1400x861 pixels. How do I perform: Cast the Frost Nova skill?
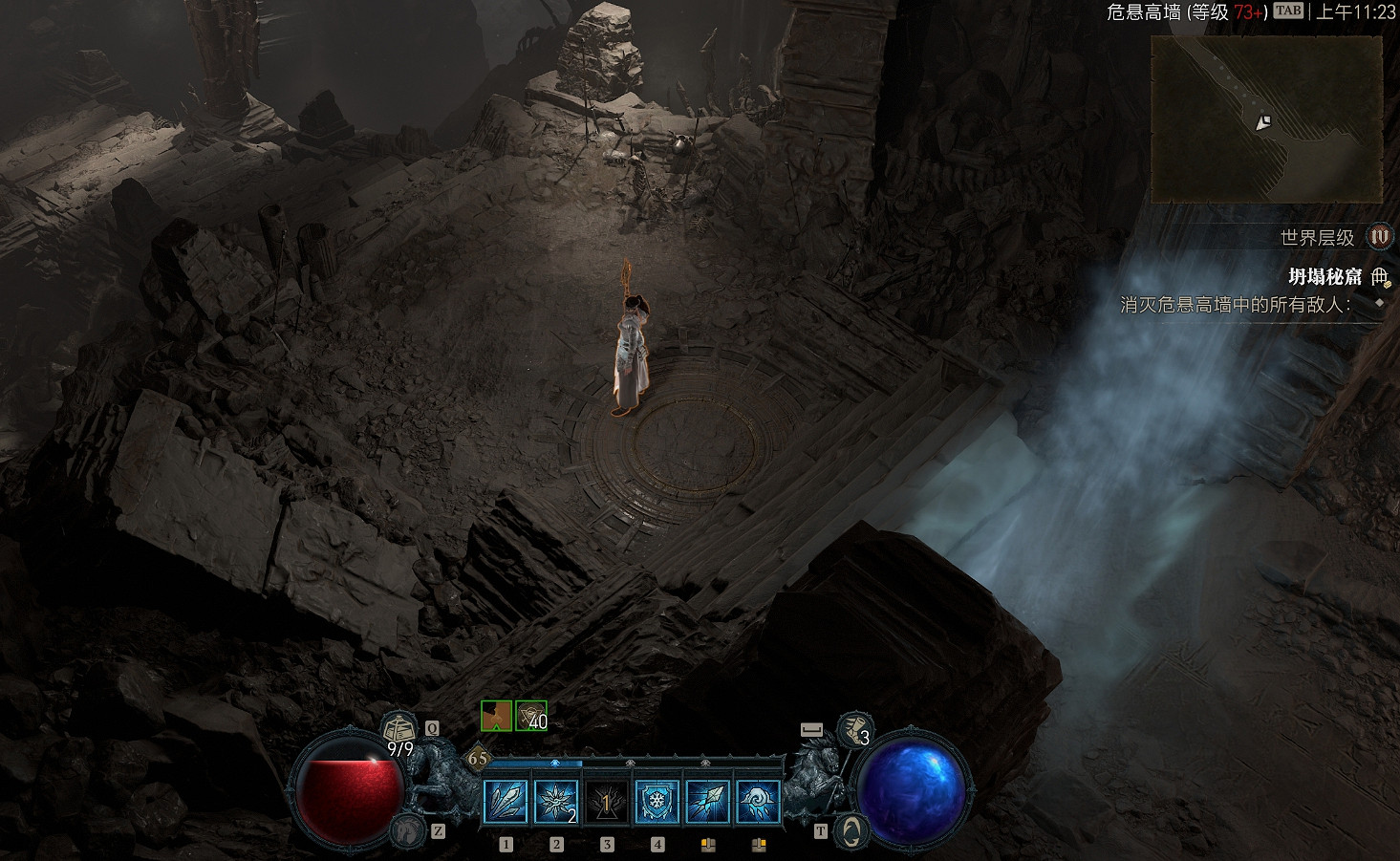pos(557,801)
